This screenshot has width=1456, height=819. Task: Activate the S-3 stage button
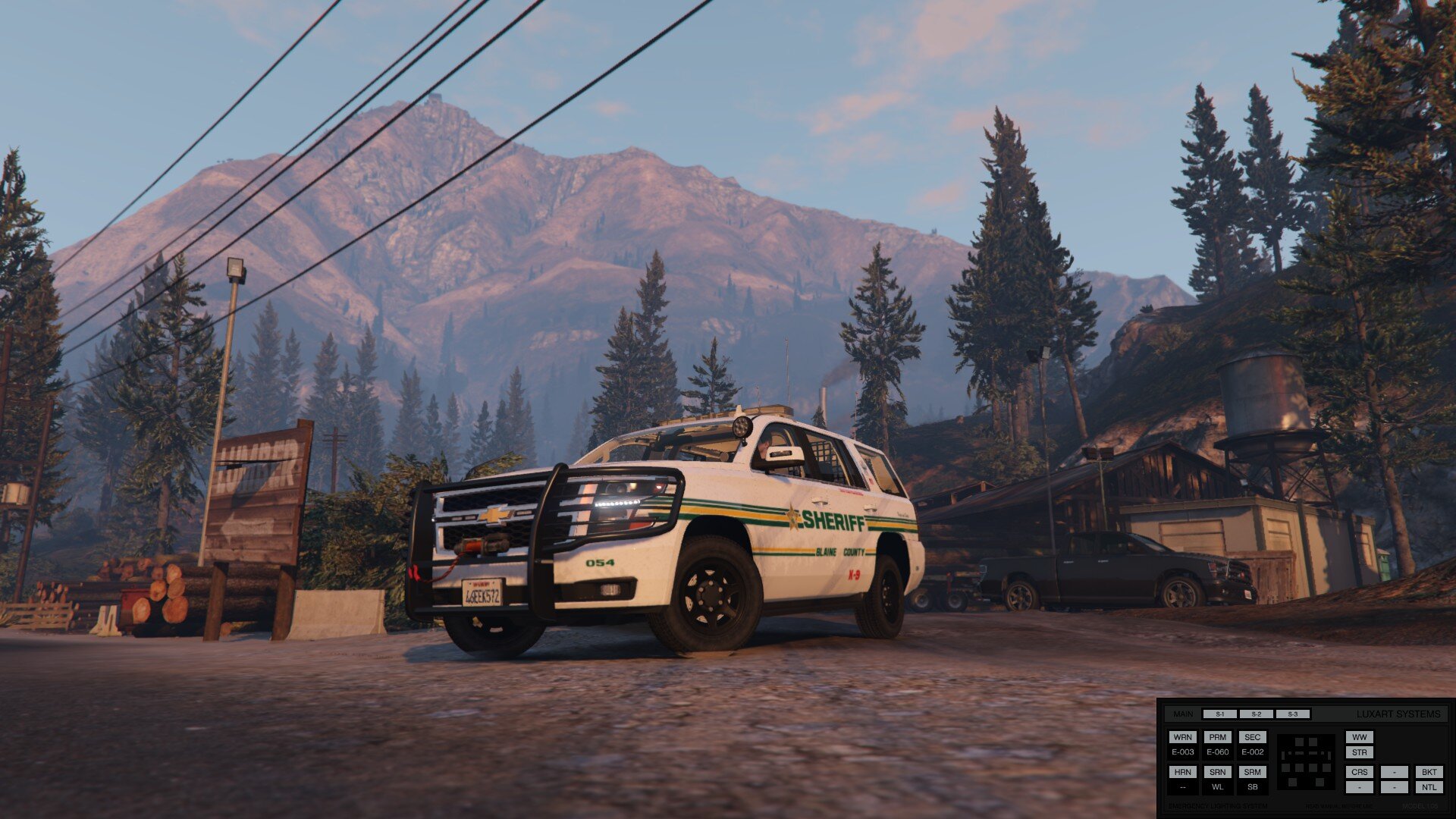[1292, 714]
